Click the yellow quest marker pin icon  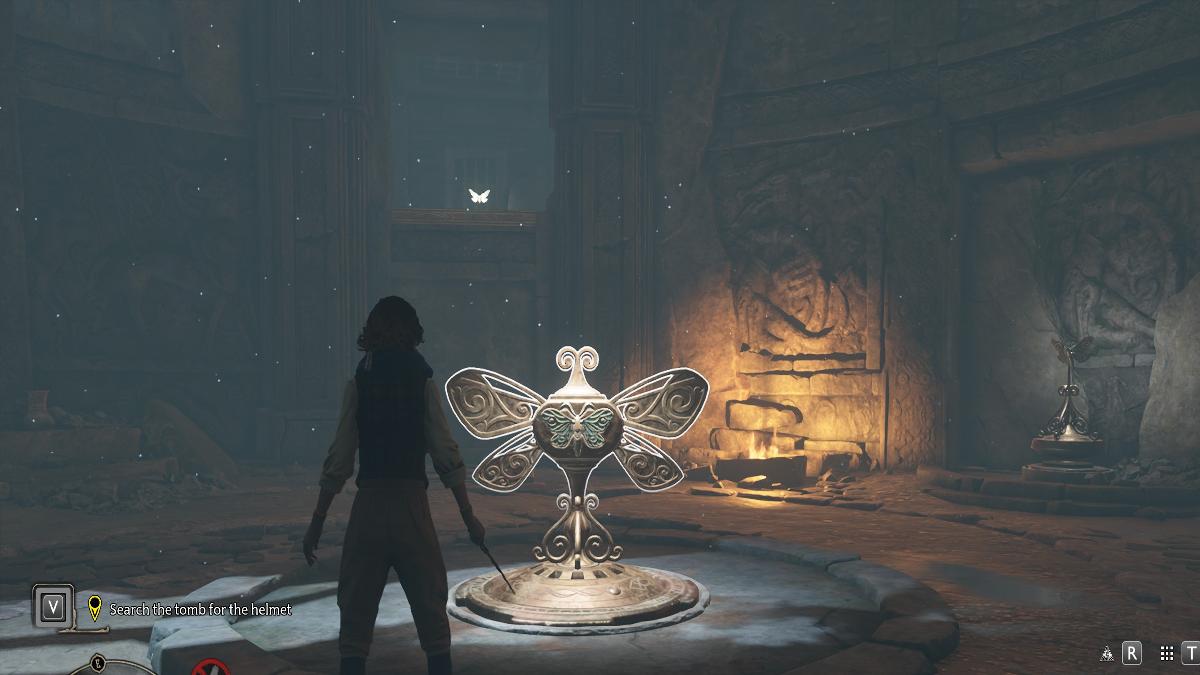click(95, 608)
